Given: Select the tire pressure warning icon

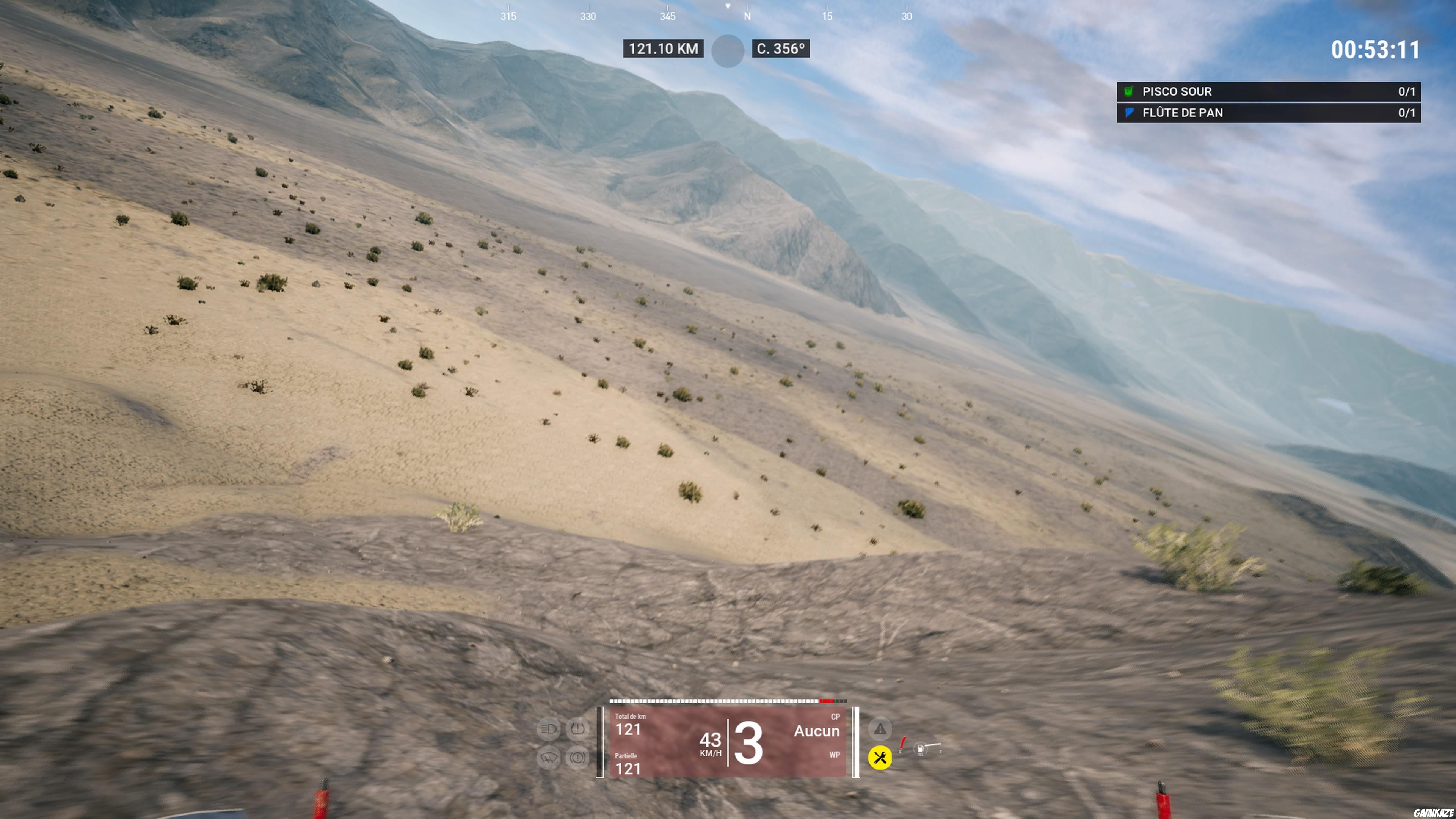Looking at the screenshot, I should click(x=578, y=729).
